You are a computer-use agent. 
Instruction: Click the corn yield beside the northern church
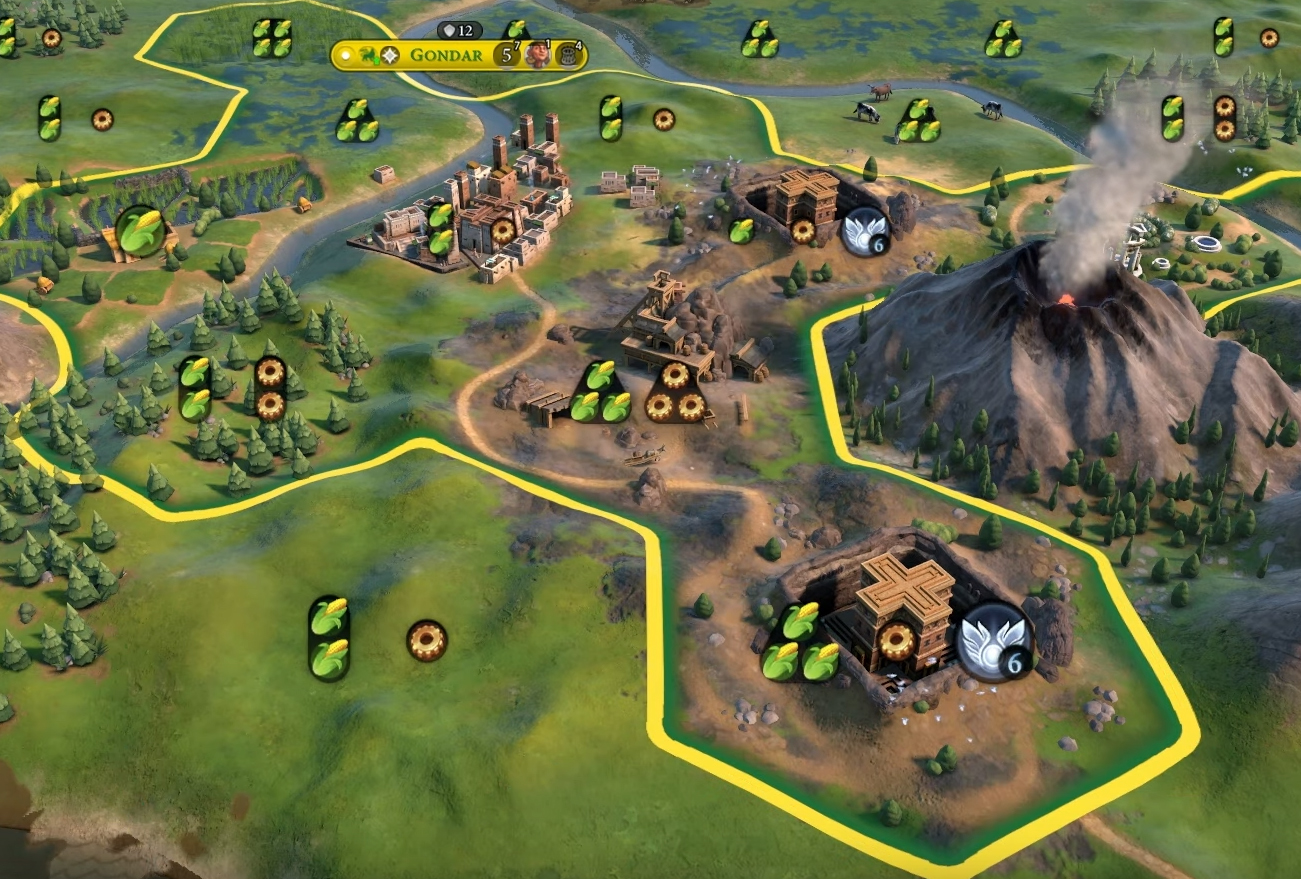click(x=741, y=230)
